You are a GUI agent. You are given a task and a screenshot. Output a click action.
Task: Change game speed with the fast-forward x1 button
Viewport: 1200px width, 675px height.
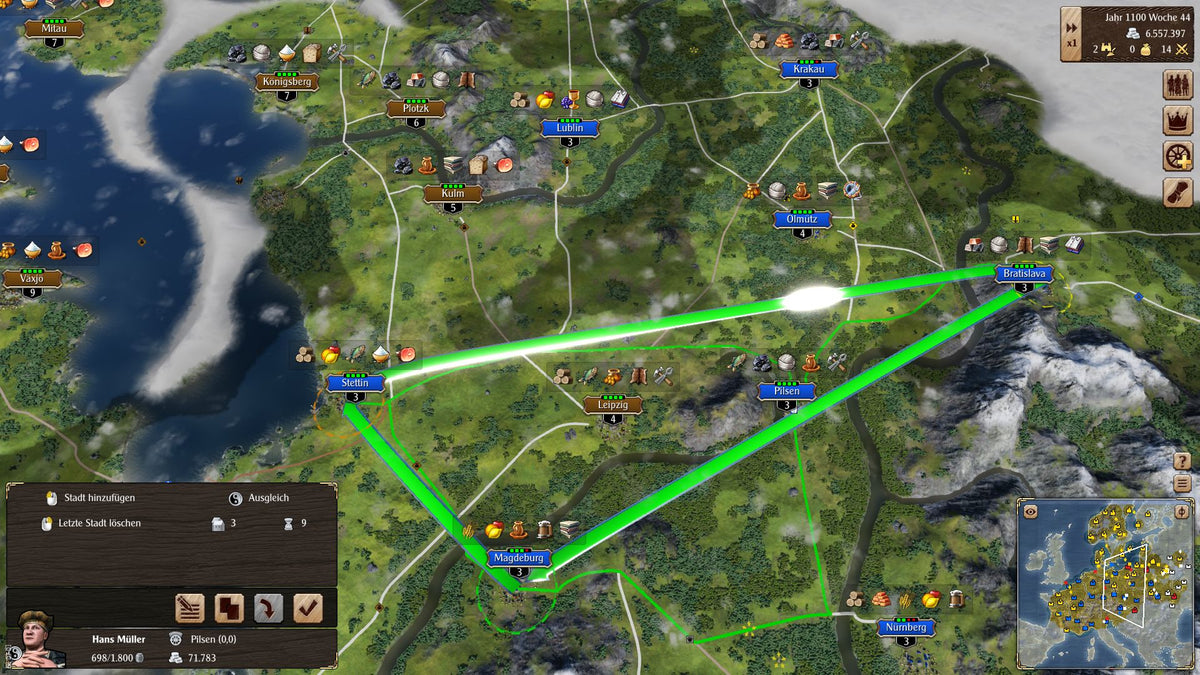(x=1072, y=33)
